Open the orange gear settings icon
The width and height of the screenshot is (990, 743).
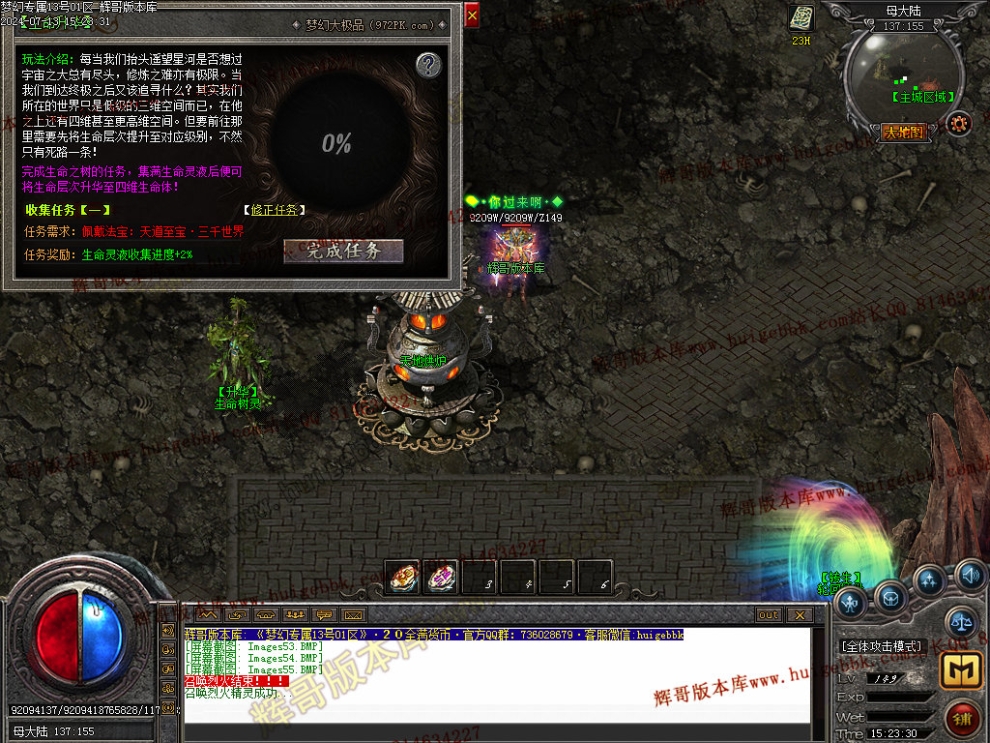click(x=960, y=123)
